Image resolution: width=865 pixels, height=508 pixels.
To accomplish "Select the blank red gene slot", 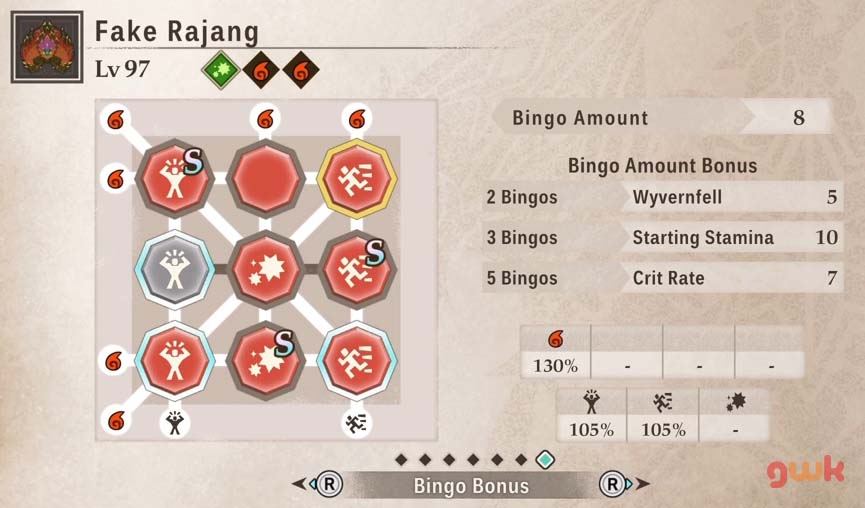I will click(x=266, y=180).
